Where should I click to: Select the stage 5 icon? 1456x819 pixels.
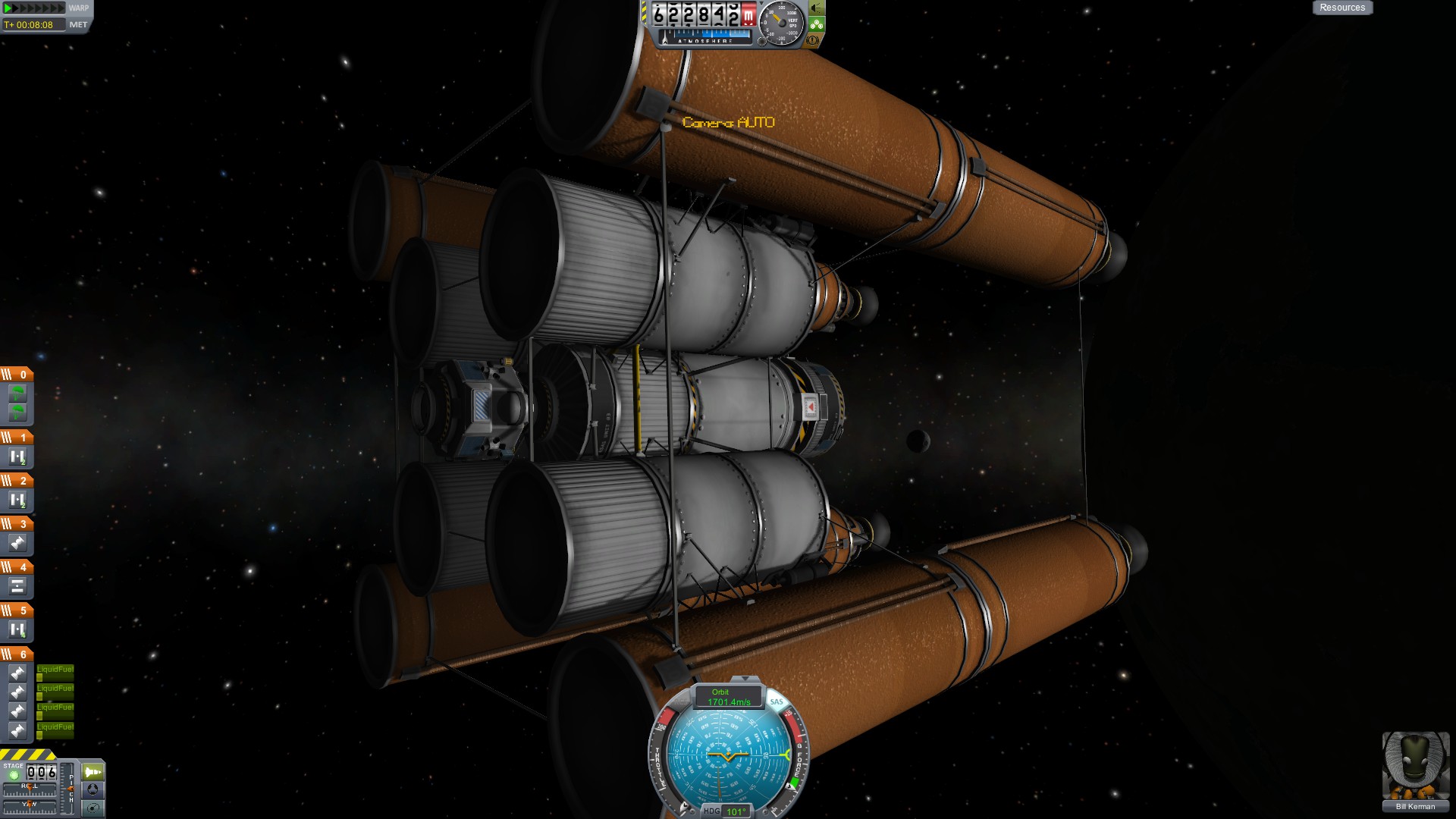coord(17,629)
